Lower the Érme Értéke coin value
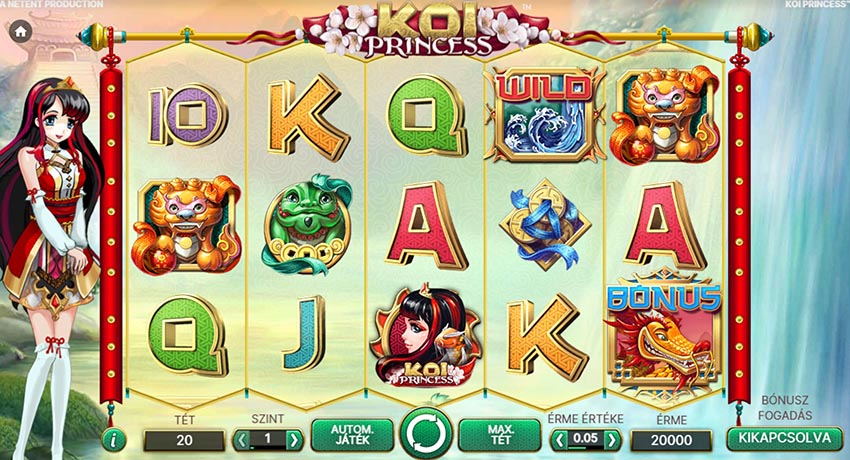Viewport: 850px width, 460px height. coord(560,440)
